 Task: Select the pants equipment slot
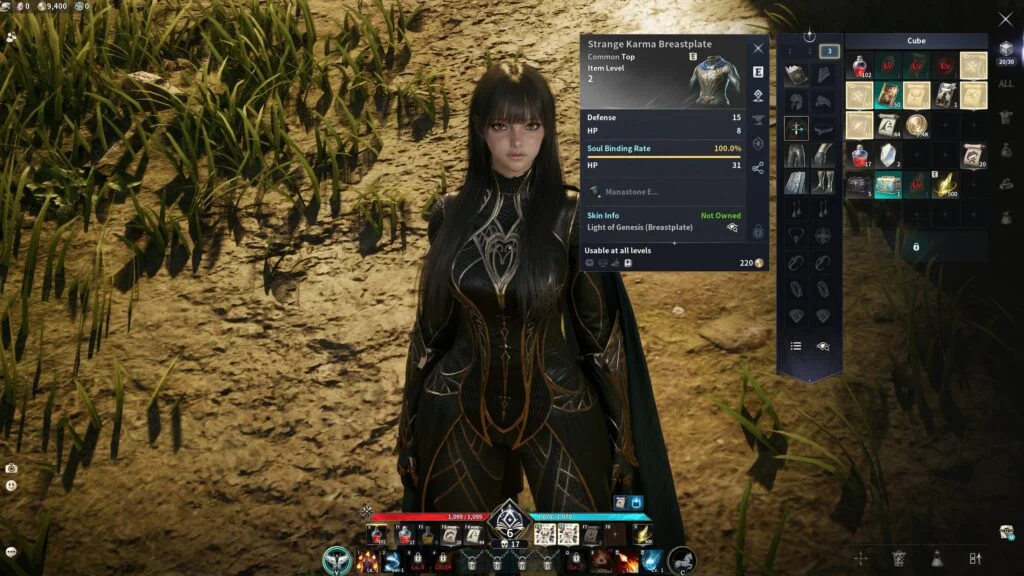tap(796, 155)
